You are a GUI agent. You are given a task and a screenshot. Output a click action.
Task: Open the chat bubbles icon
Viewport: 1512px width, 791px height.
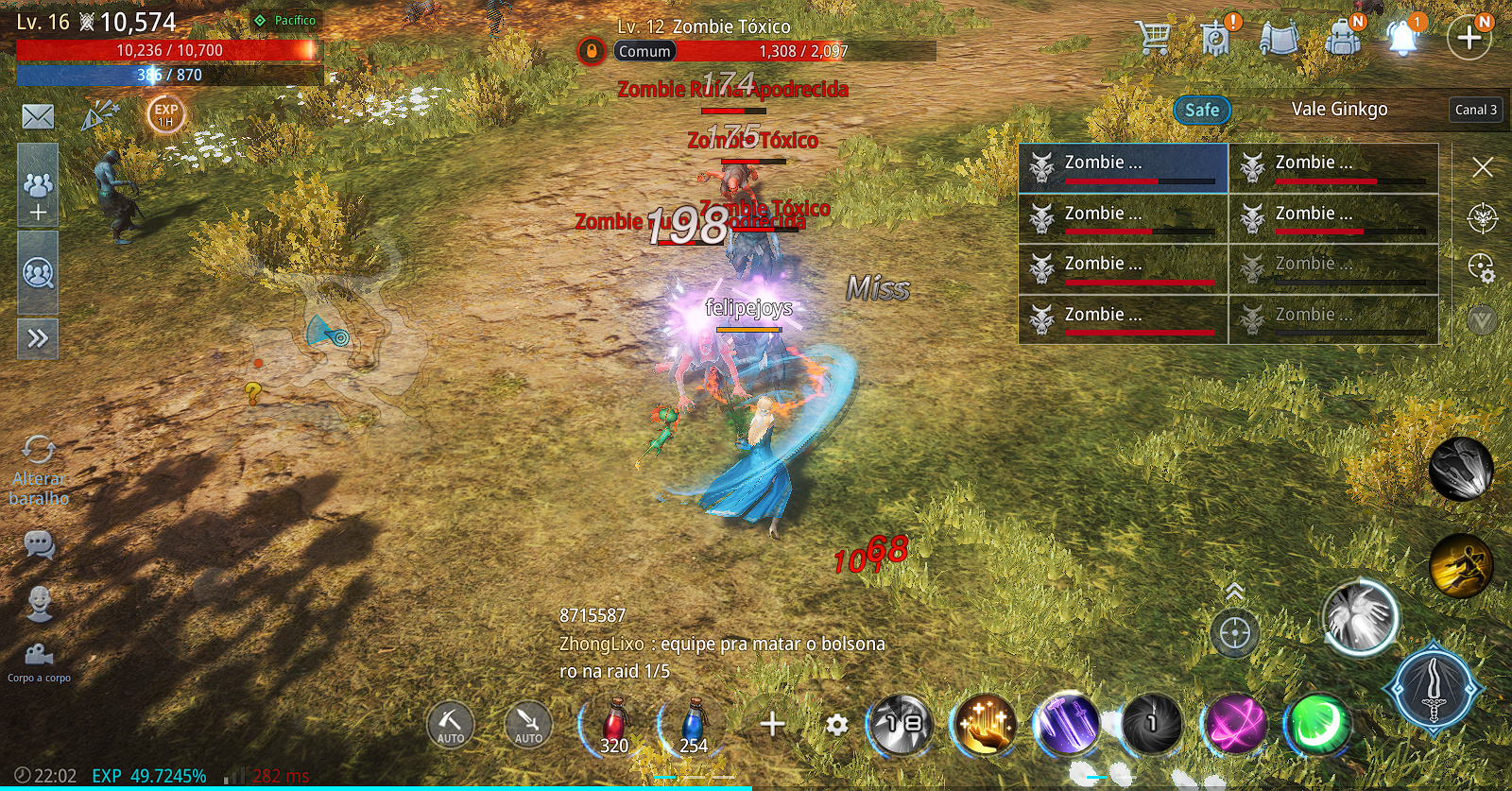point(39,545)
